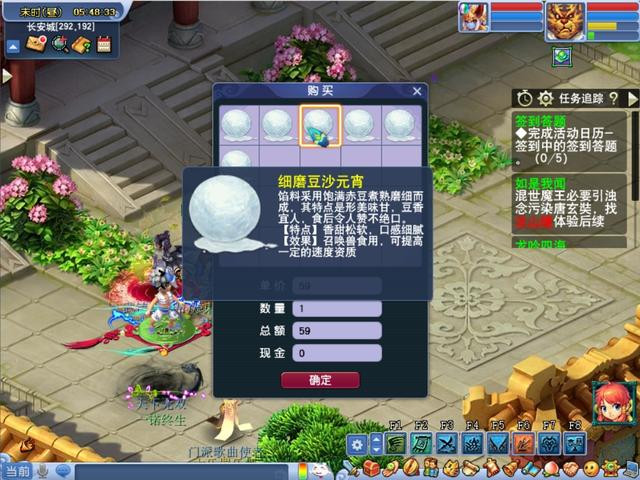Screen dimensions: 640x480
Task: Collapse the 任务追踪 panel arrow
Action: pyautogui.click(x=631, y=98)
